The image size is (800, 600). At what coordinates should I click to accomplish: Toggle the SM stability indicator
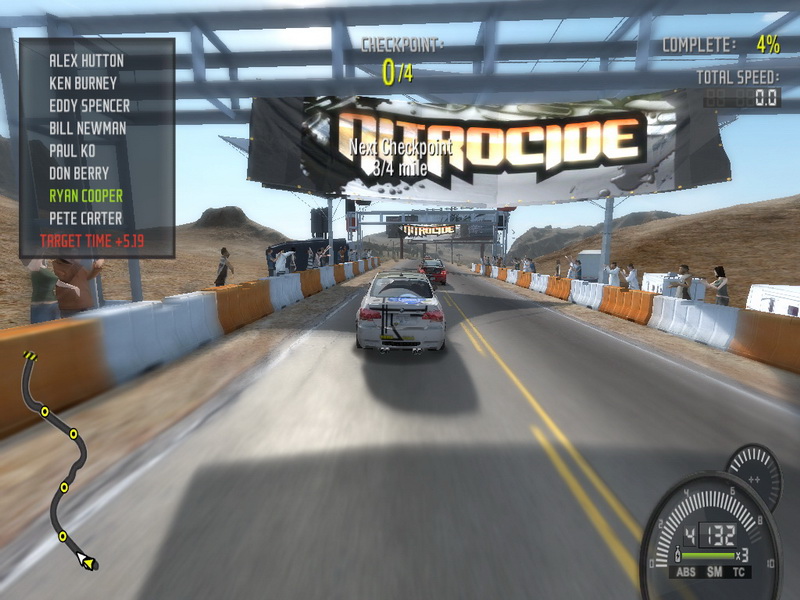tap(714, 574)
